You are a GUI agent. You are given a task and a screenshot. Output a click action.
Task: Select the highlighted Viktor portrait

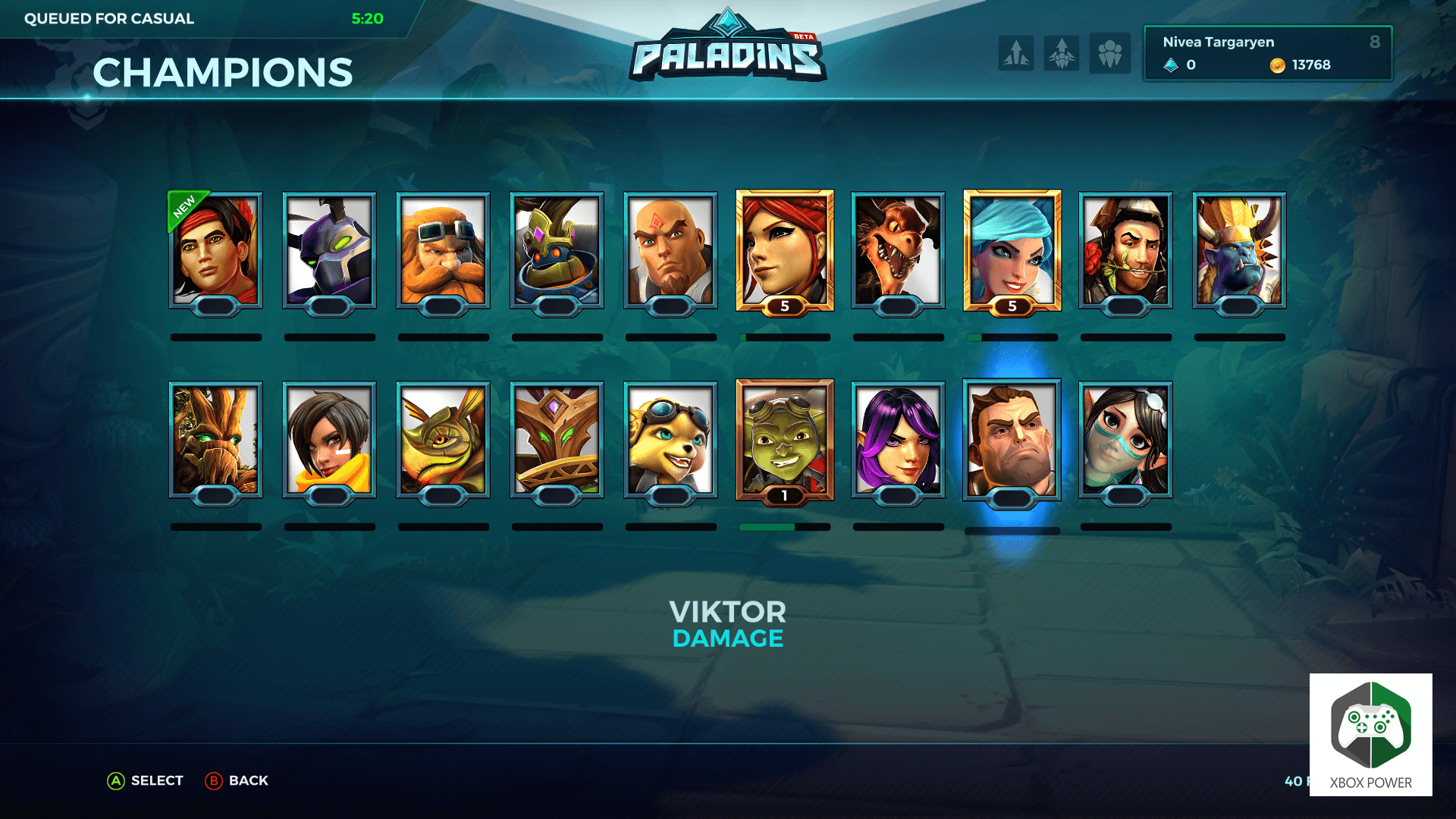click(x=1012, y=440)
